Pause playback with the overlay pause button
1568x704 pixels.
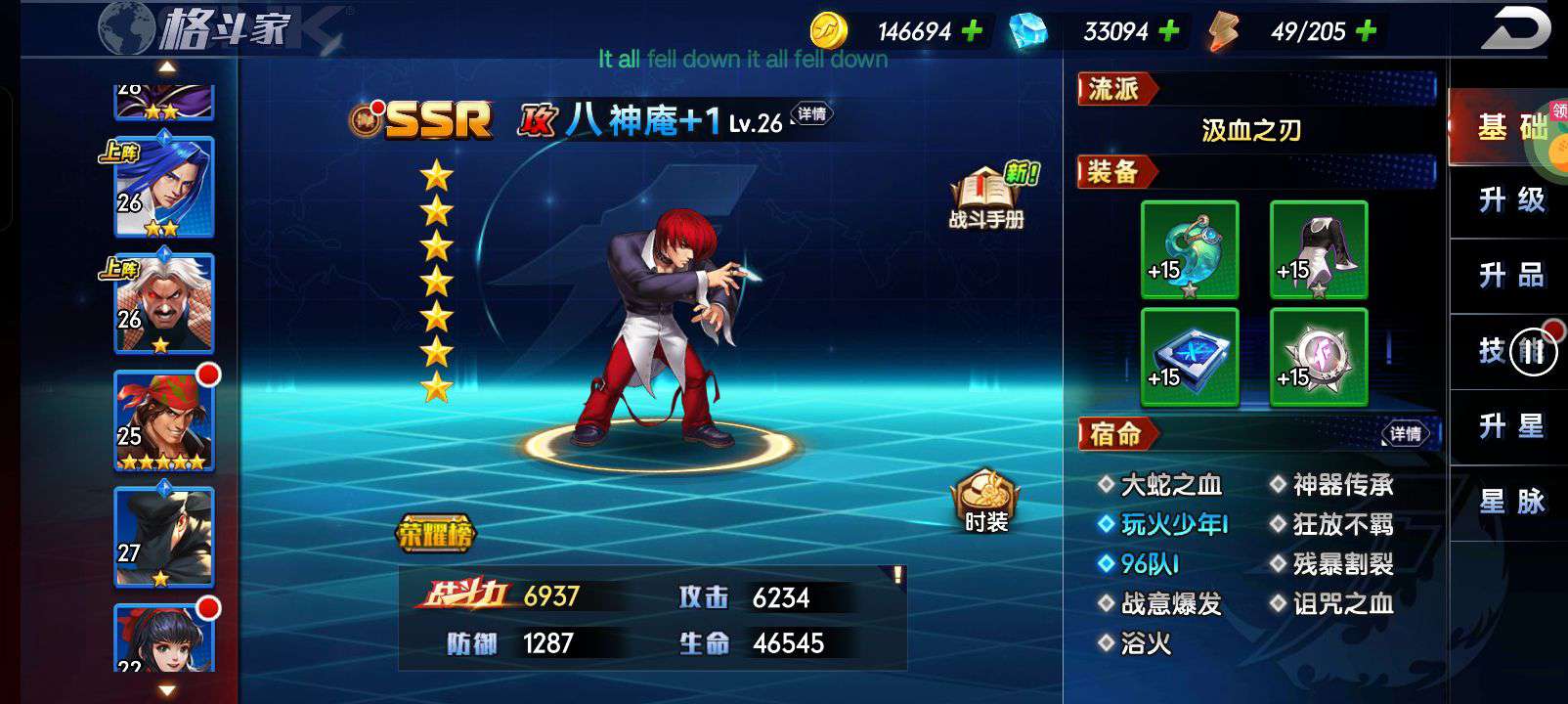pyautogui.click(x=1532, y=352)
